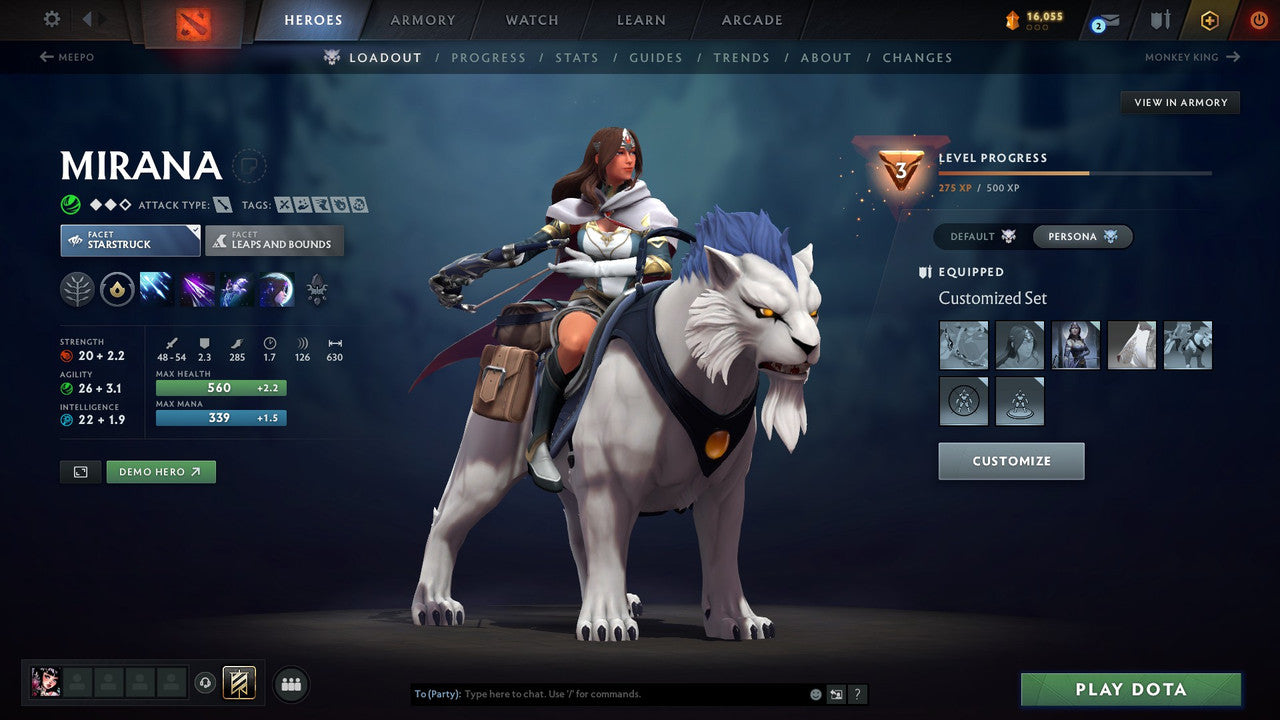
Task: Click Mirana's Leap ability icon
Action: pos(235,289)
